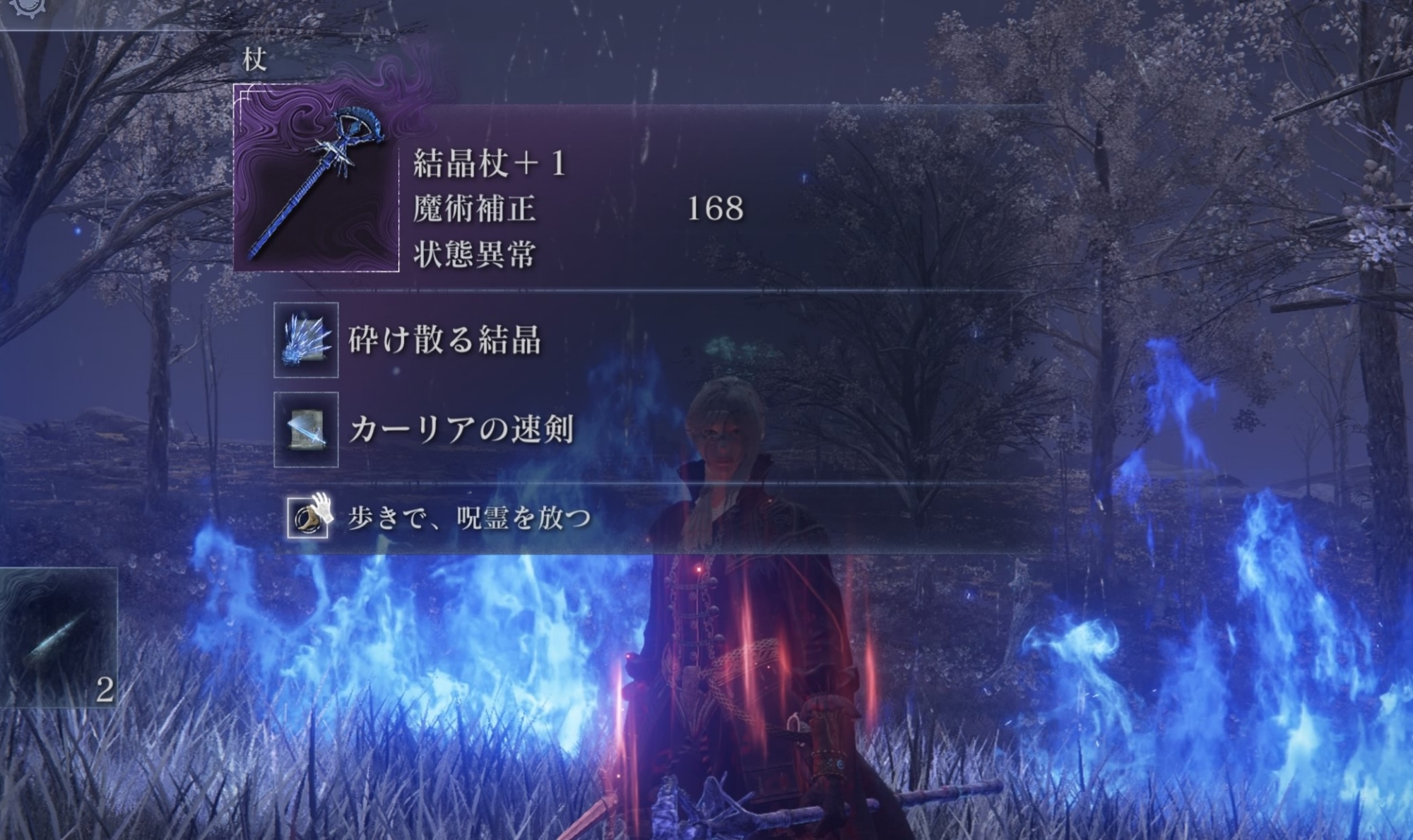Image resolution: width=1413 pixels, height=840 pixels.
Task: Select the consumable item slot showing 2
Action: coord(58,637)
